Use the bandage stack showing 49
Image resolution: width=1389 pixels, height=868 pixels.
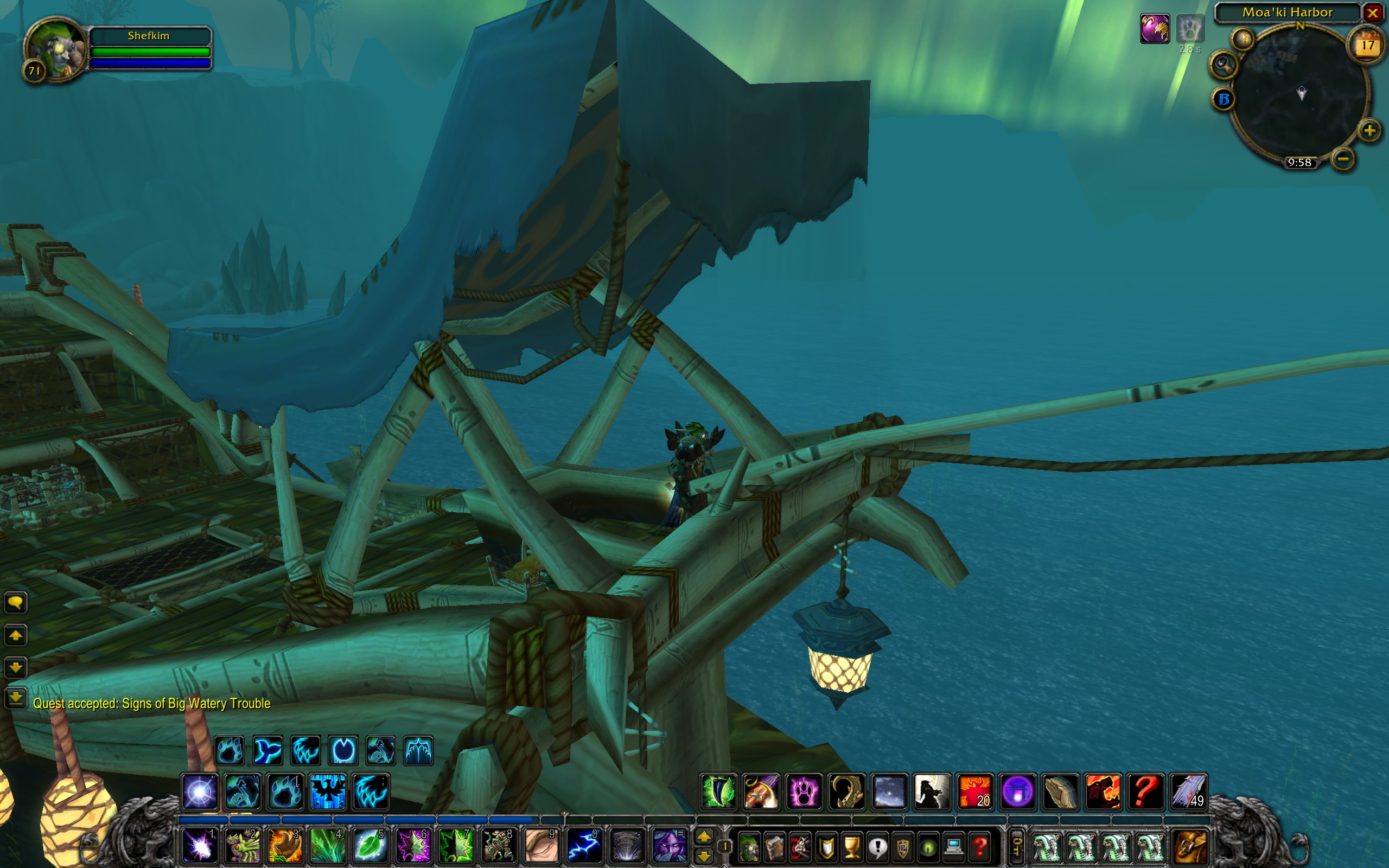1188,792
